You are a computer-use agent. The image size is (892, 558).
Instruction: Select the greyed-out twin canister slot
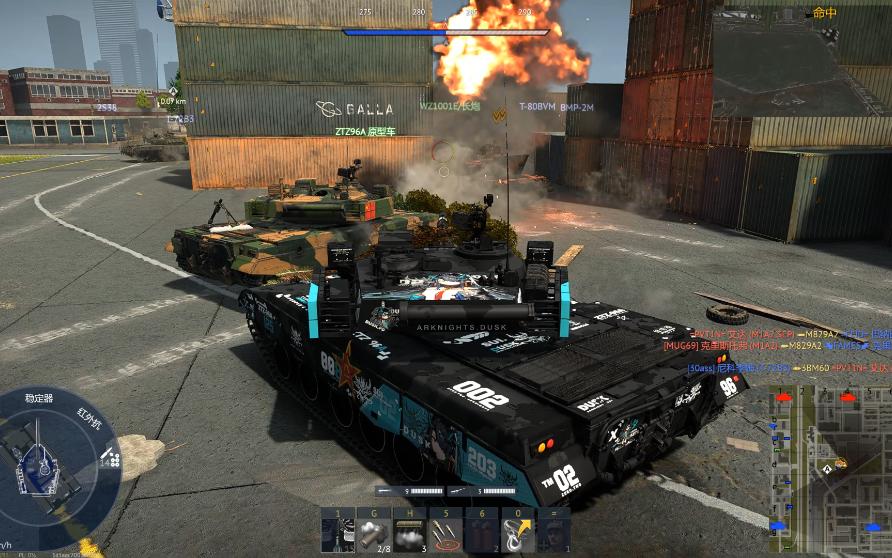click(x=480, y=531)
